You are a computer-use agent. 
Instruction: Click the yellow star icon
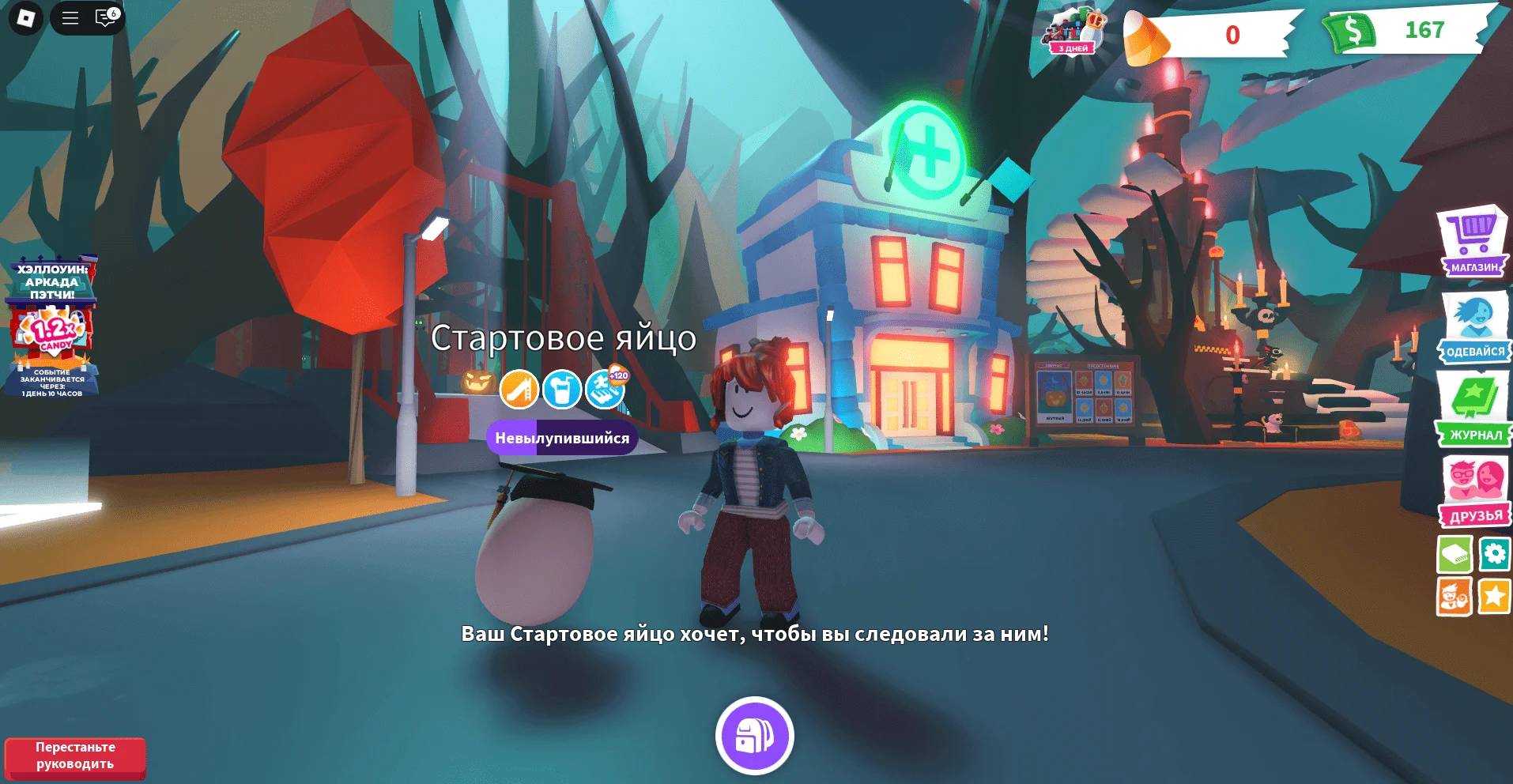tap(1494, 597)
